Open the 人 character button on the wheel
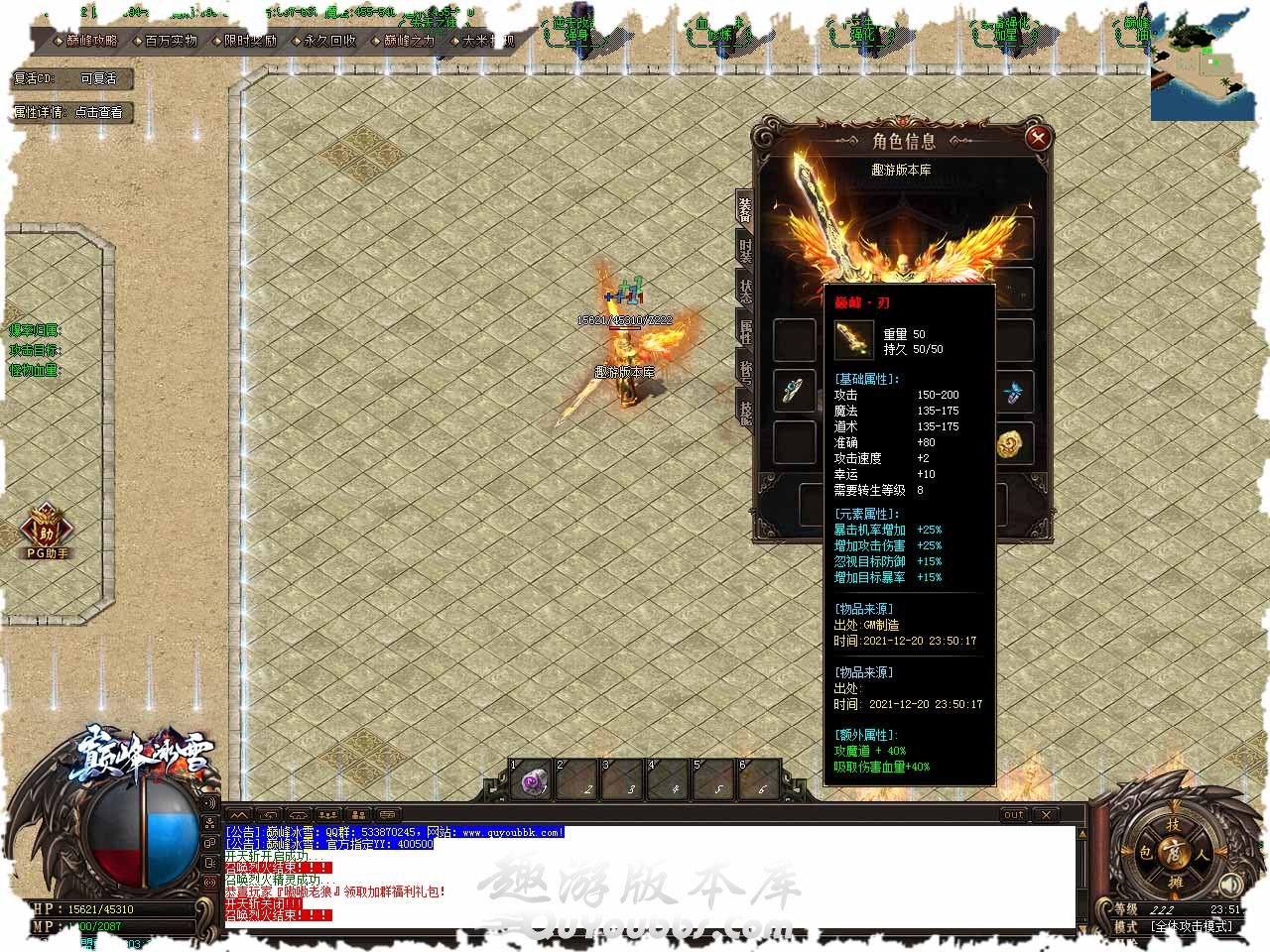The height and width of the screenshot is (952, 1270). 1204,853
